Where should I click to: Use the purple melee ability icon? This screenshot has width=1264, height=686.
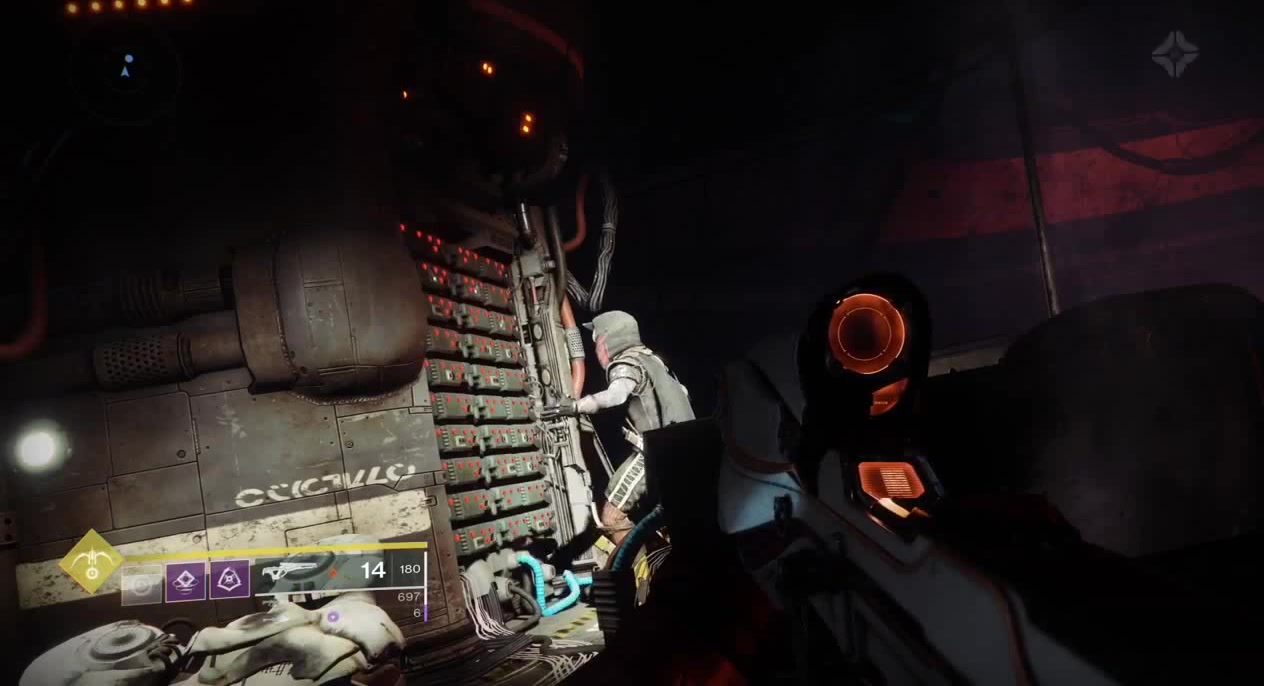coord(185,581)
